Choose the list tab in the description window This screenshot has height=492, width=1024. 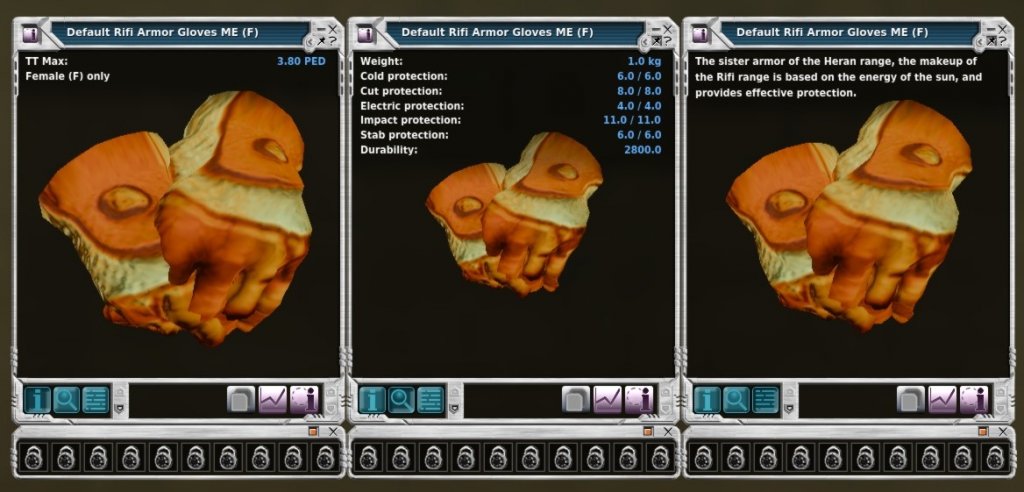[765, 400]
